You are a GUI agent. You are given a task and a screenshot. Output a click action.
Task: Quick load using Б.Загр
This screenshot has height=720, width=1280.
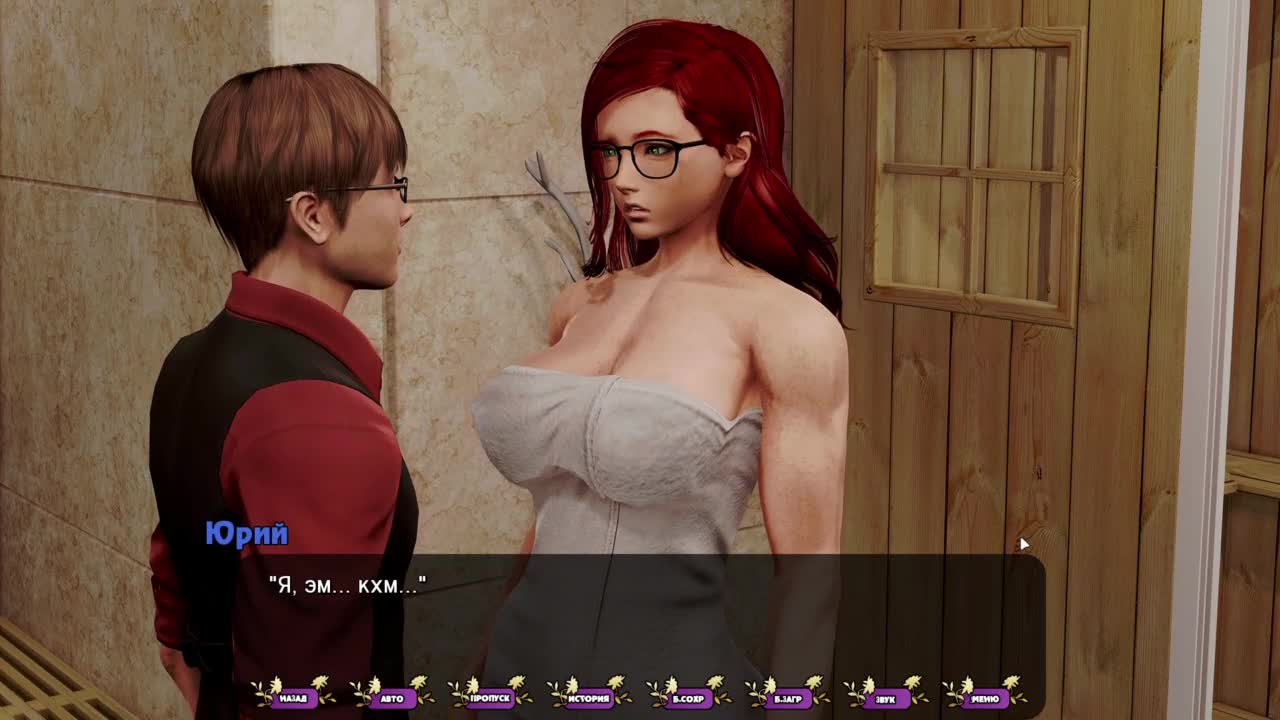pyautogui.click(x=787, y=698)
